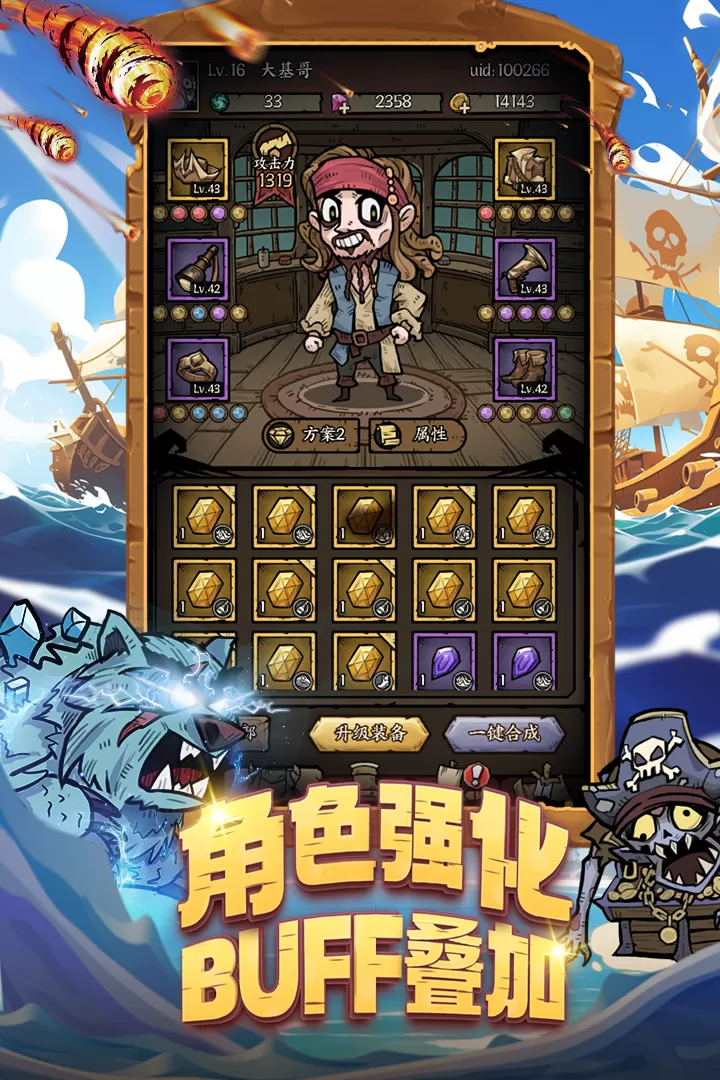Choose the coat equipment slot

[525, 169]
